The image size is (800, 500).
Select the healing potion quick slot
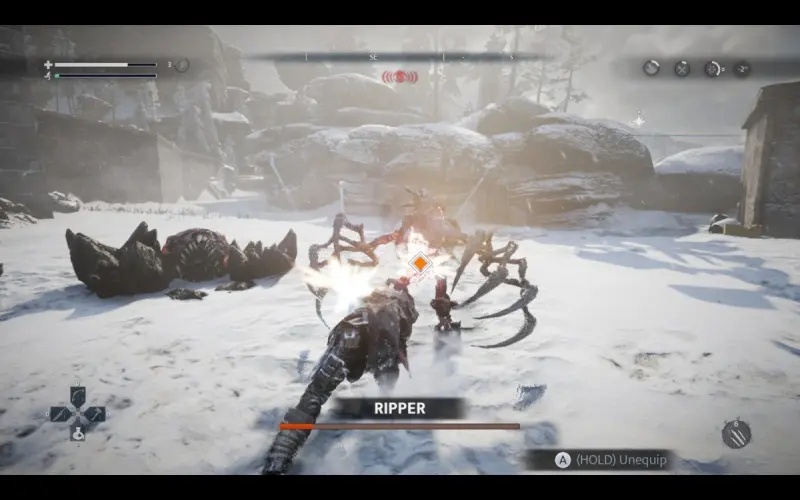(77, 434)
